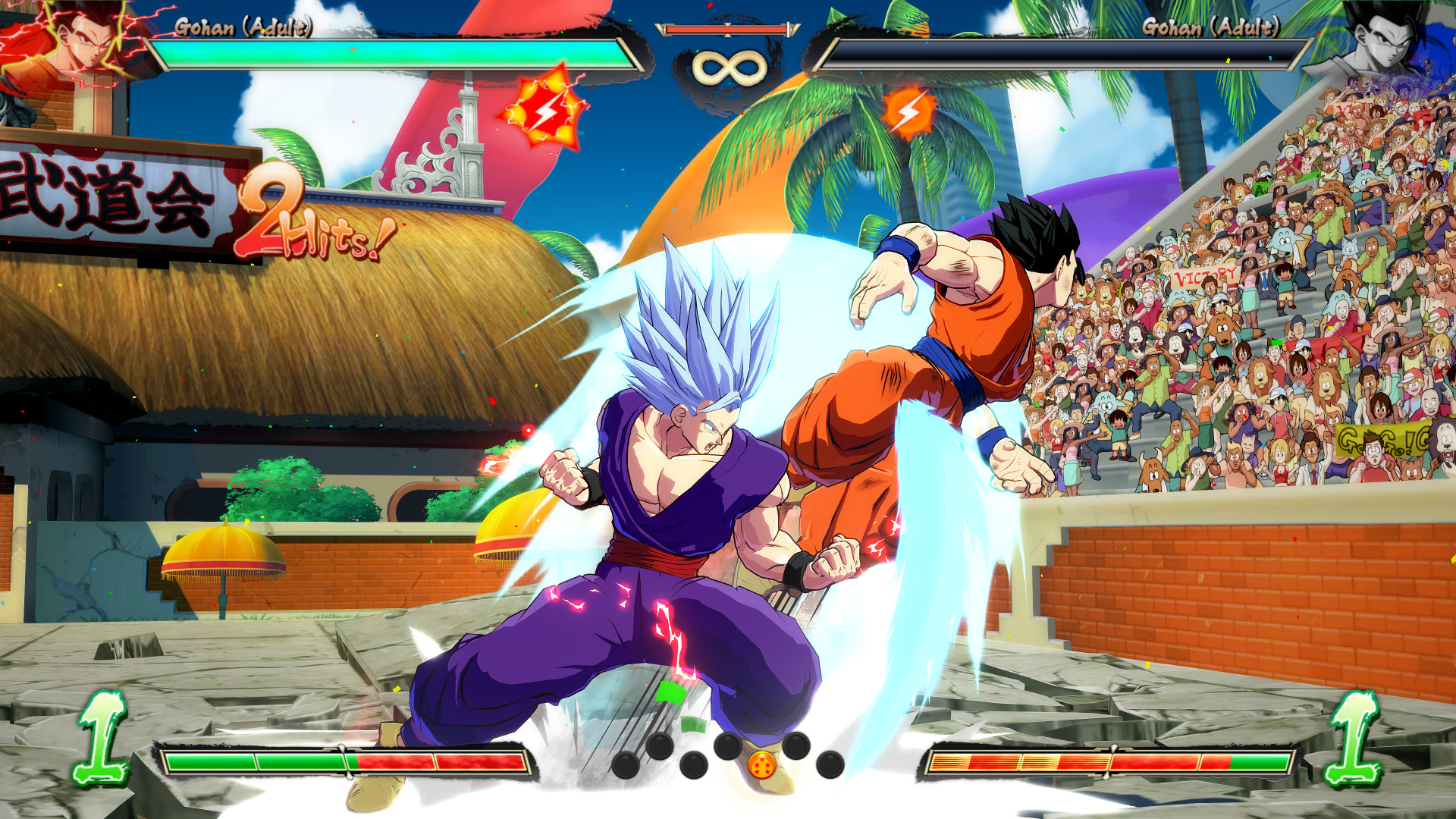Click the left Gohan (Adult) name label

click(x=244, y=27)
